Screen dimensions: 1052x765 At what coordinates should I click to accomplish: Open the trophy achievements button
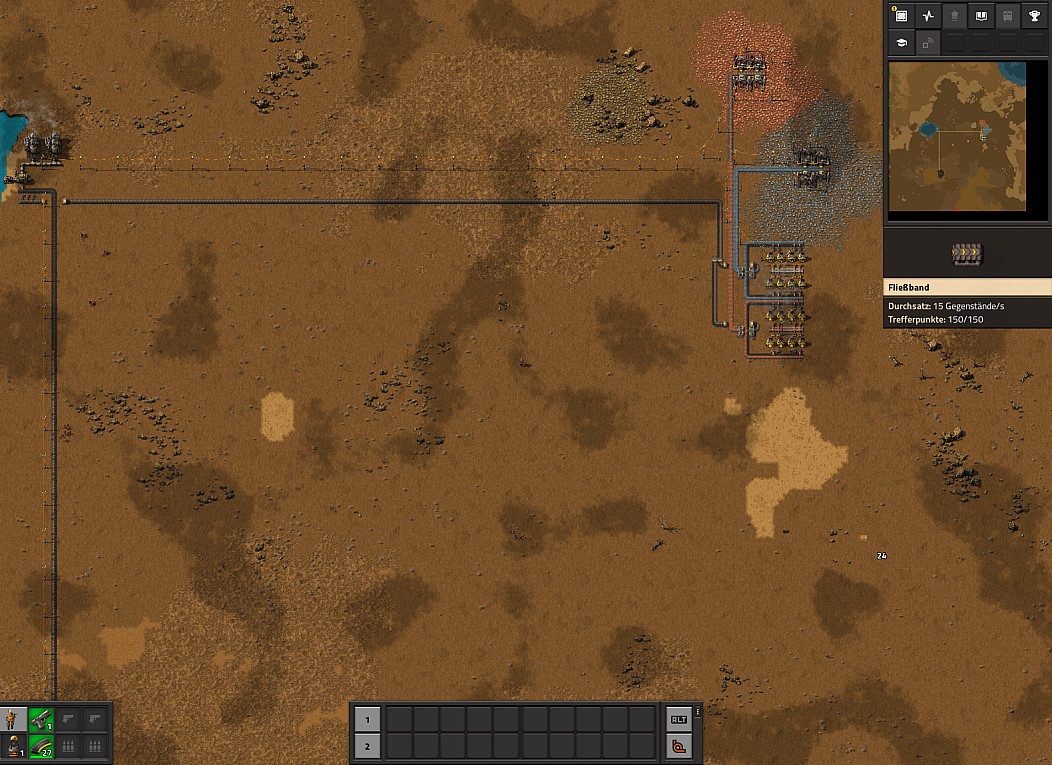(1034, 16)
